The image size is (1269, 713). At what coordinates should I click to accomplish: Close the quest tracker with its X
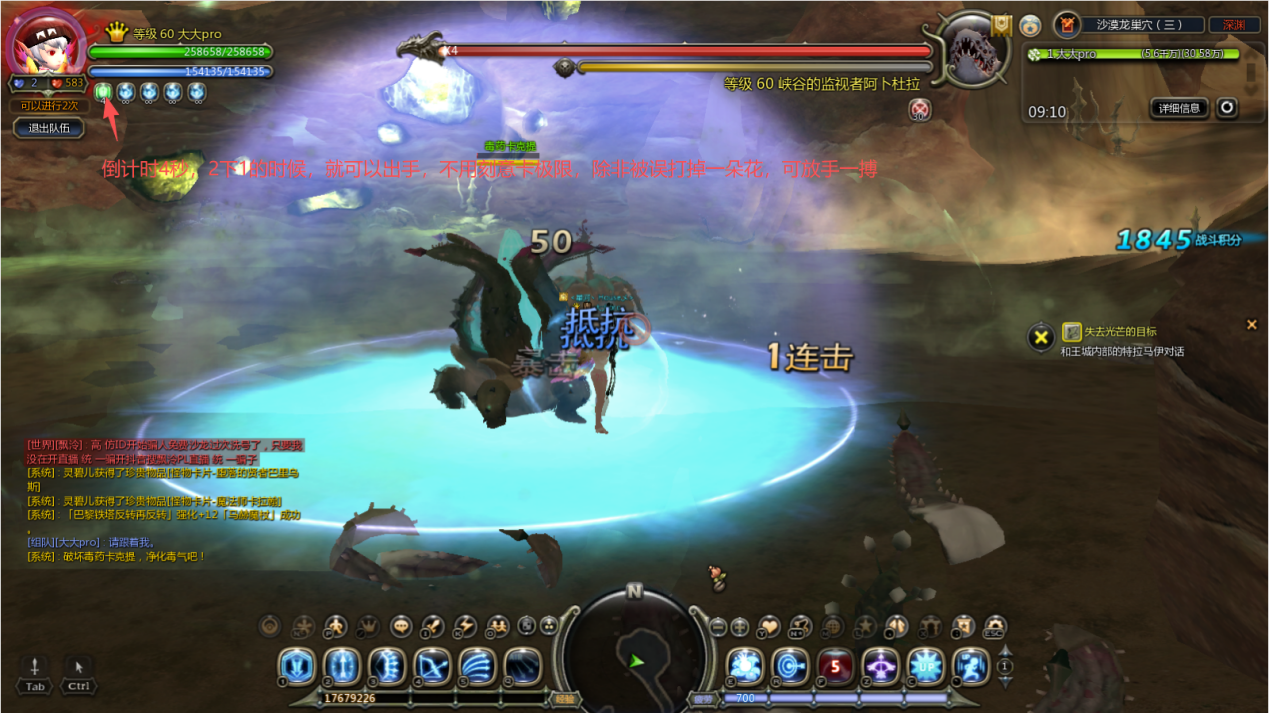point(1251,325)
